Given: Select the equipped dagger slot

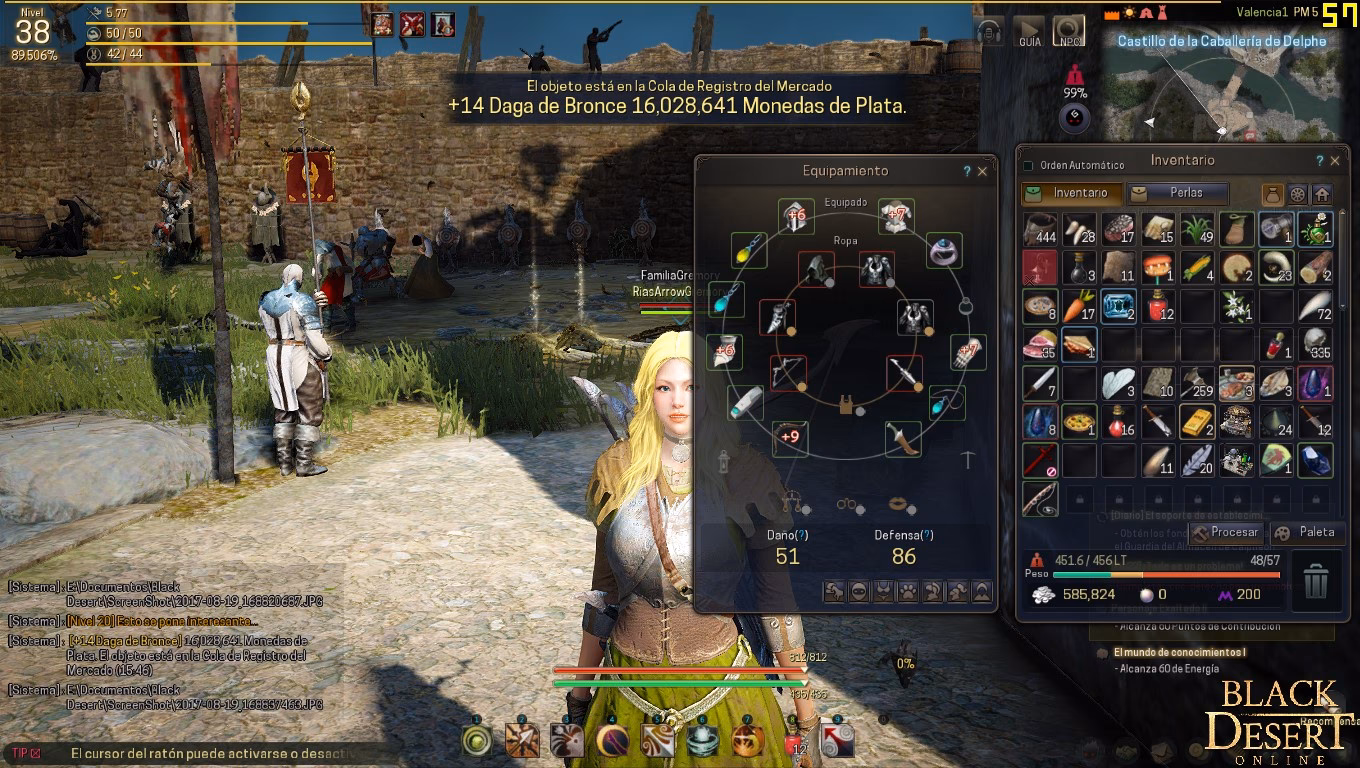Looking at the screenshot, I should click(903, 438).
